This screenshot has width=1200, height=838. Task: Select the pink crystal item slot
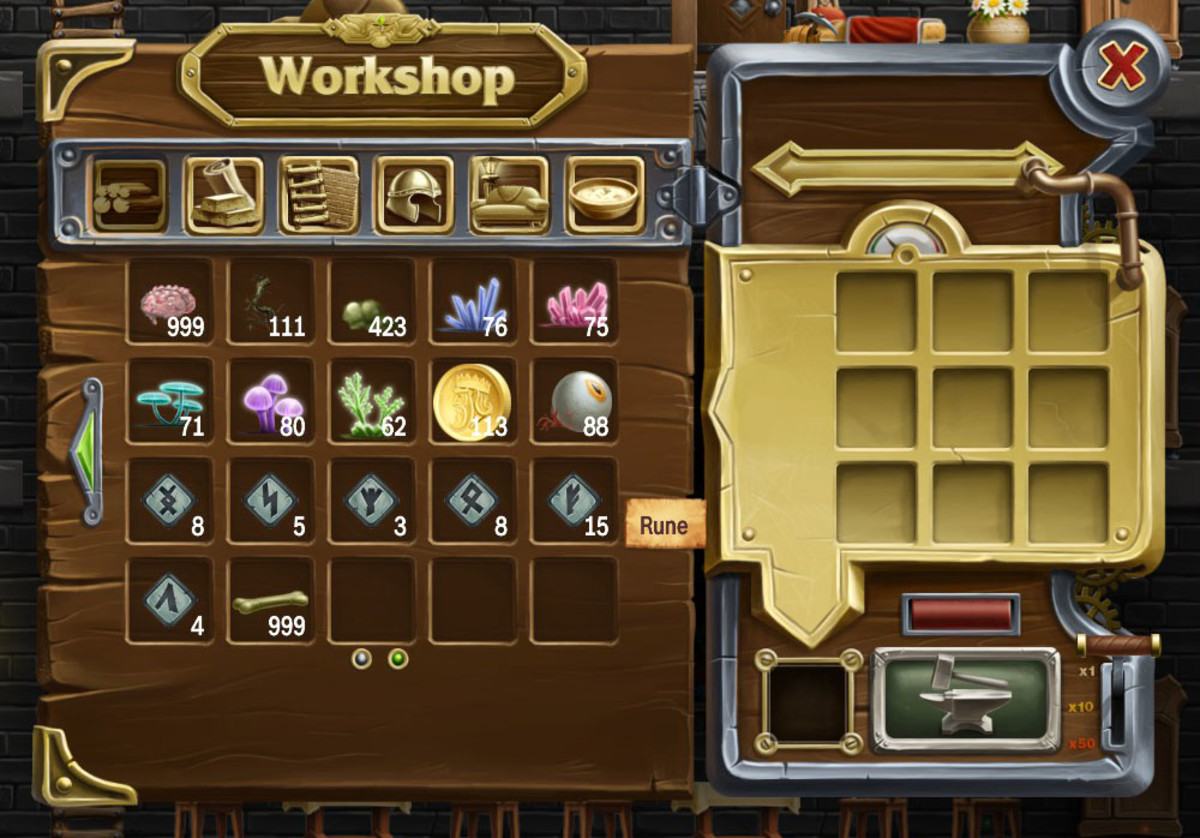[x=574, y=302]
